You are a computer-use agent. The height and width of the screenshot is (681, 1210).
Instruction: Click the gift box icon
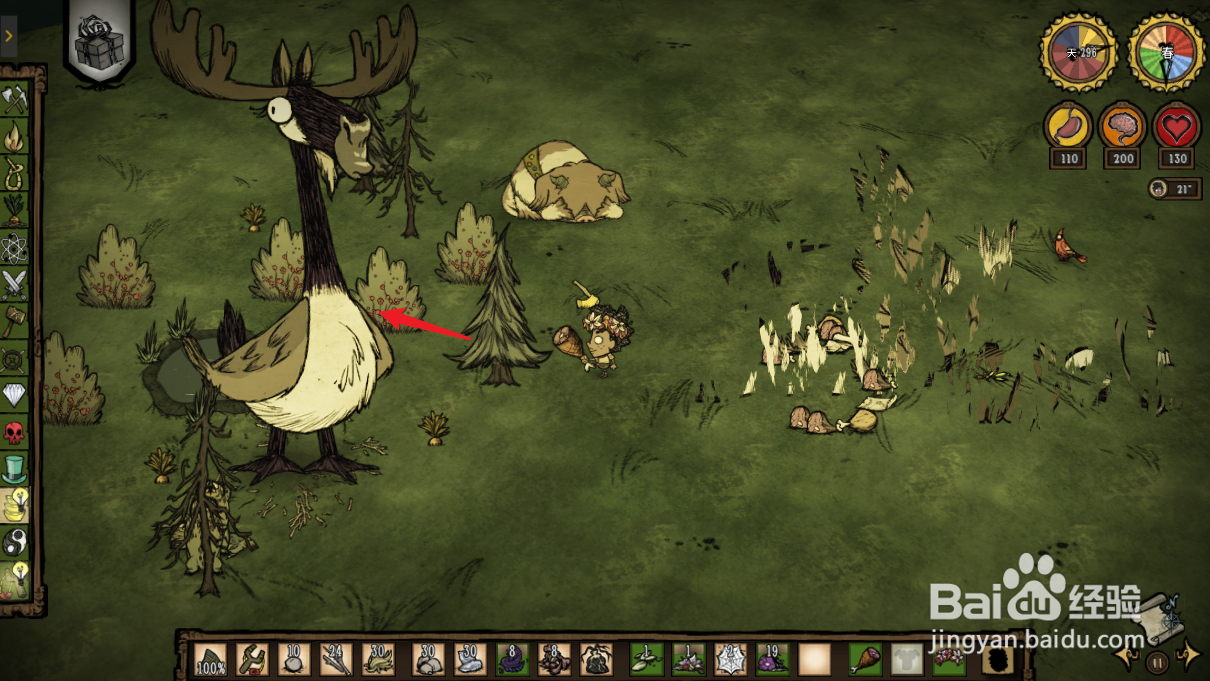[99, 42]
